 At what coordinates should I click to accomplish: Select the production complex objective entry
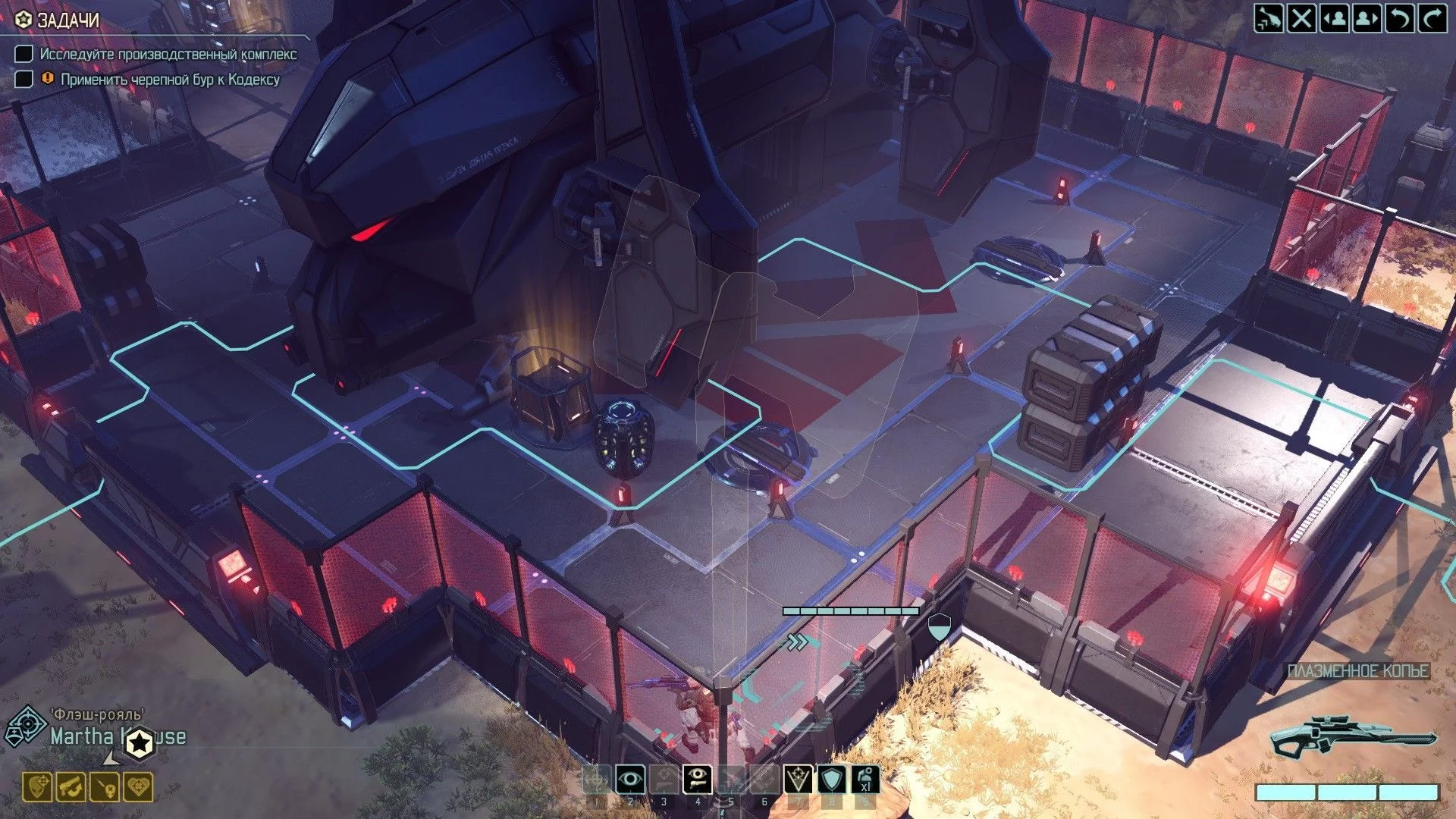point(168,55)
